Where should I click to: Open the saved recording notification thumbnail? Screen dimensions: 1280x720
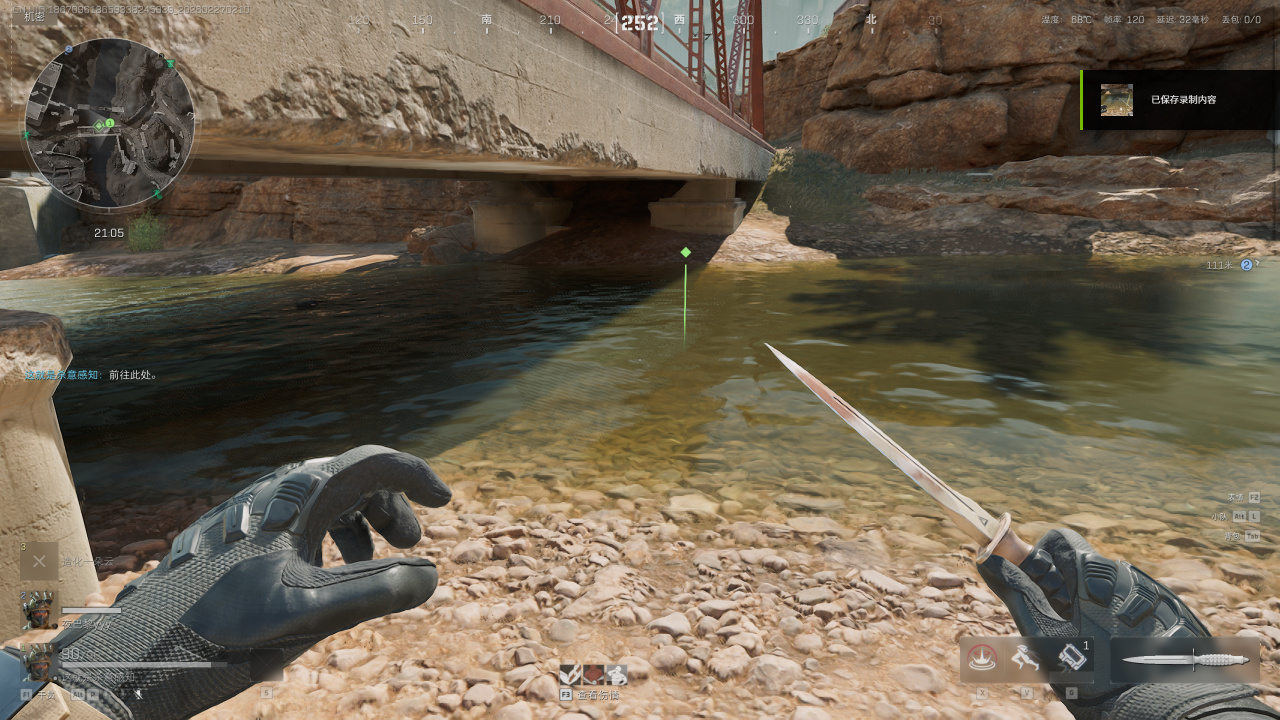[x=1117, y=100]
